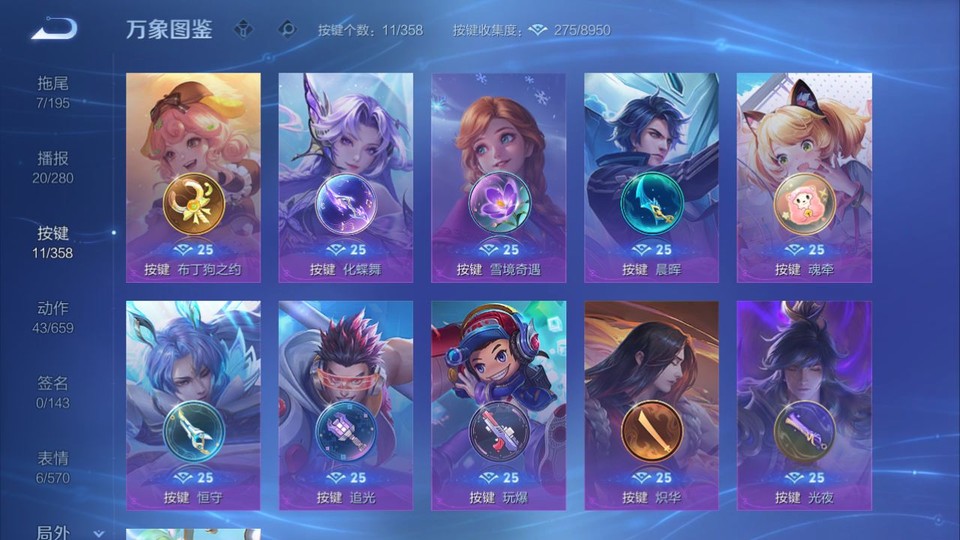
Task: Show the 动作 category tab
Action: [53, 316]
